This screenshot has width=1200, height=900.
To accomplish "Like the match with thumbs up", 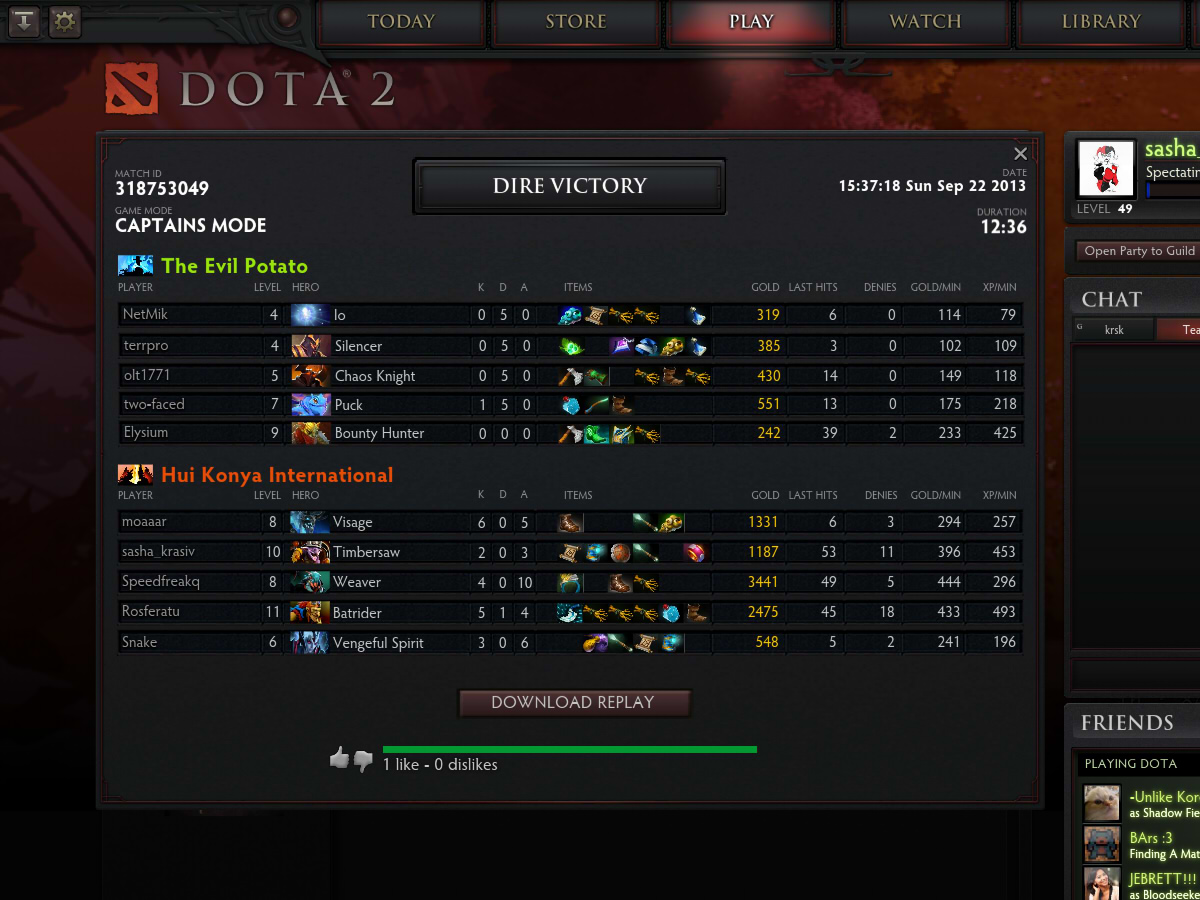I will coord(339,759).
